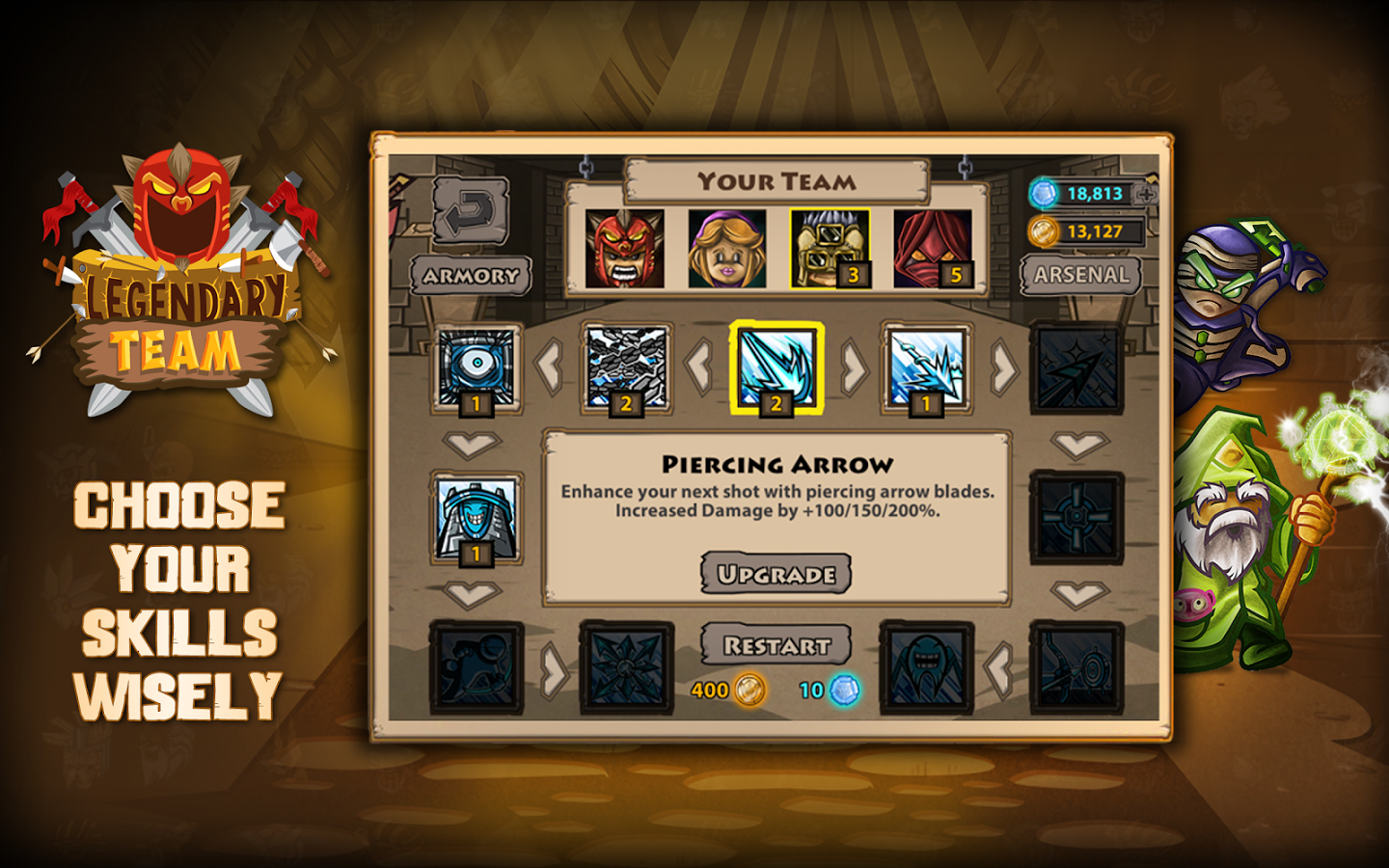Viewport: 1389px width, 868px height.
Task: Open the Arsenal screen
Action: [x=1080, y=275]
